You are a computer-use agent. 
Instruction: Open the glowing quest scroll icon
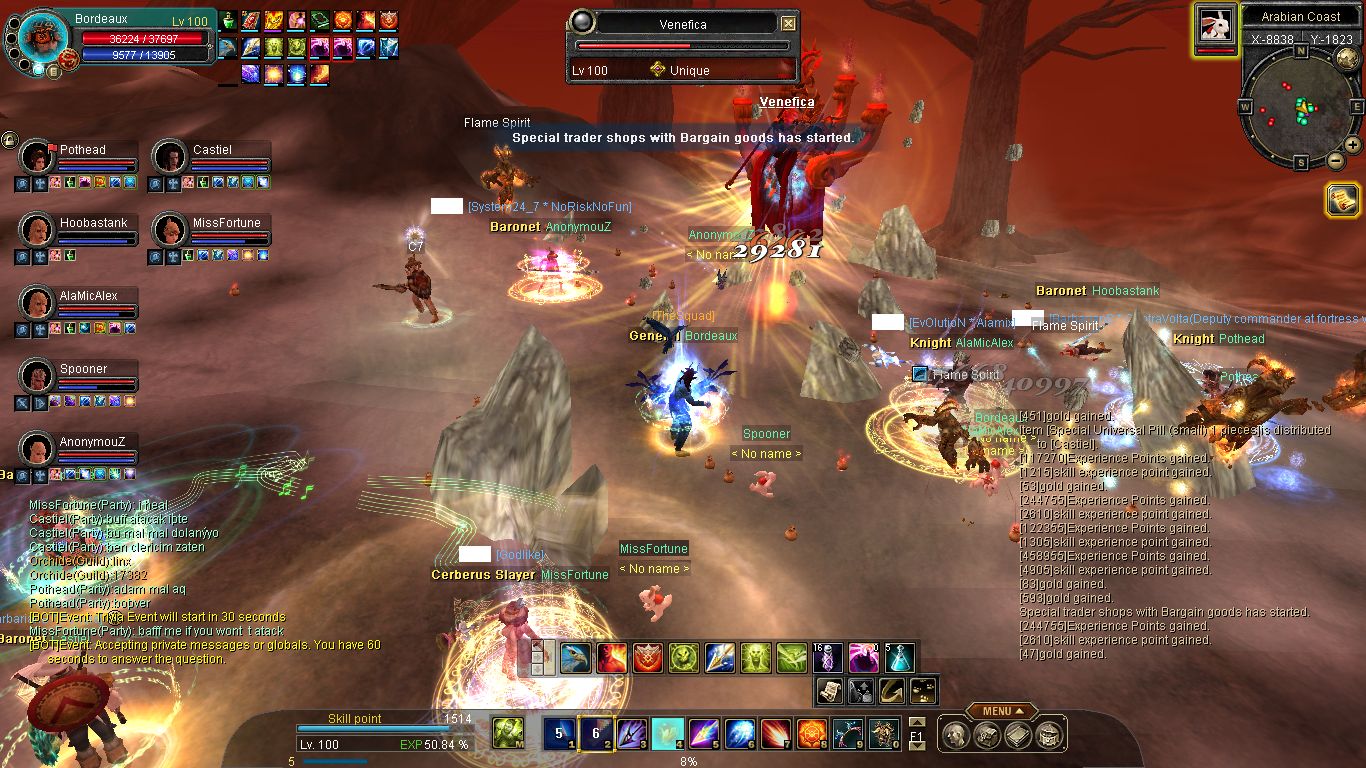[1341, 200]
